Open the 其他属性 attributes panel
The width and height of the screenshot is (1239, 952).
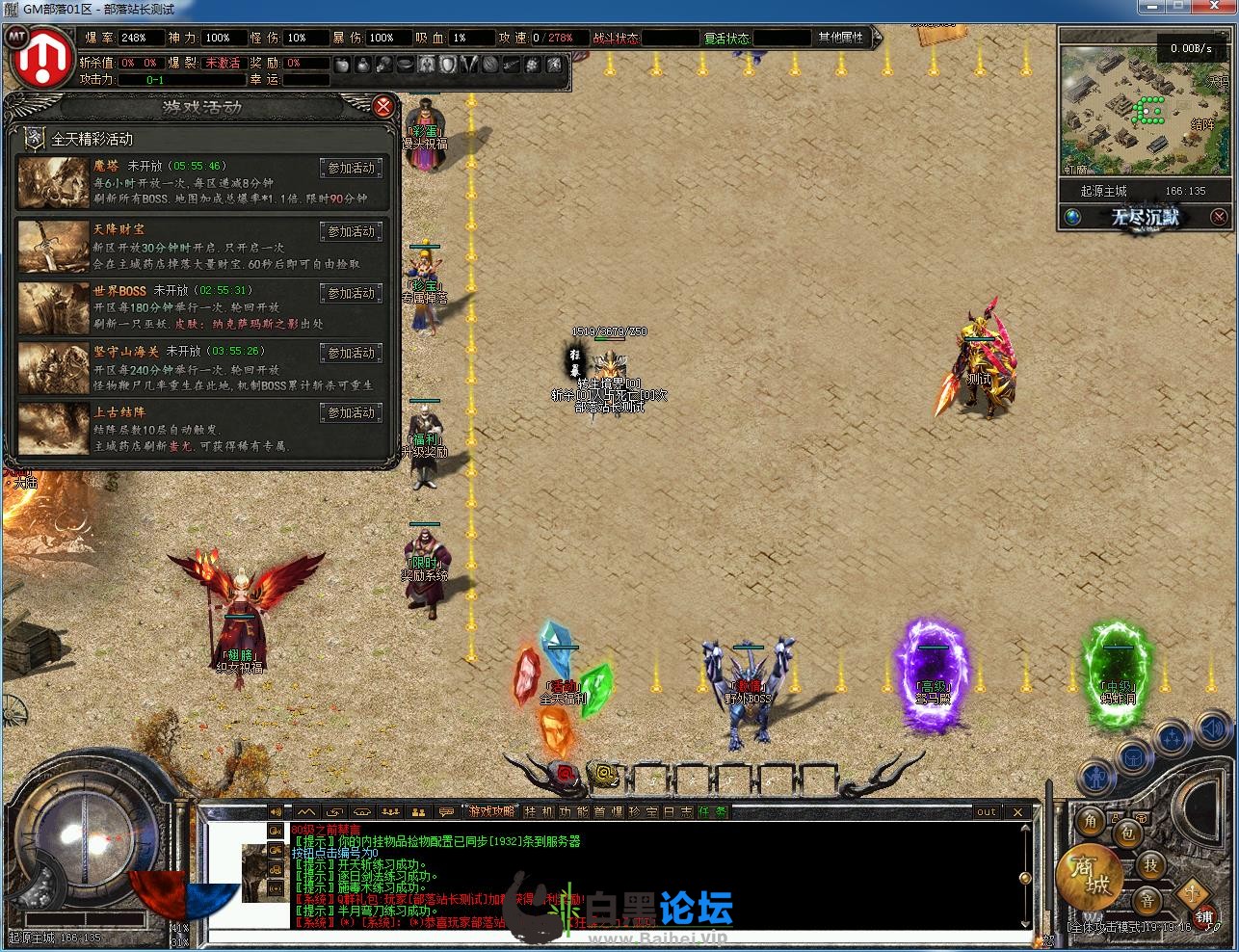point(841,38)
